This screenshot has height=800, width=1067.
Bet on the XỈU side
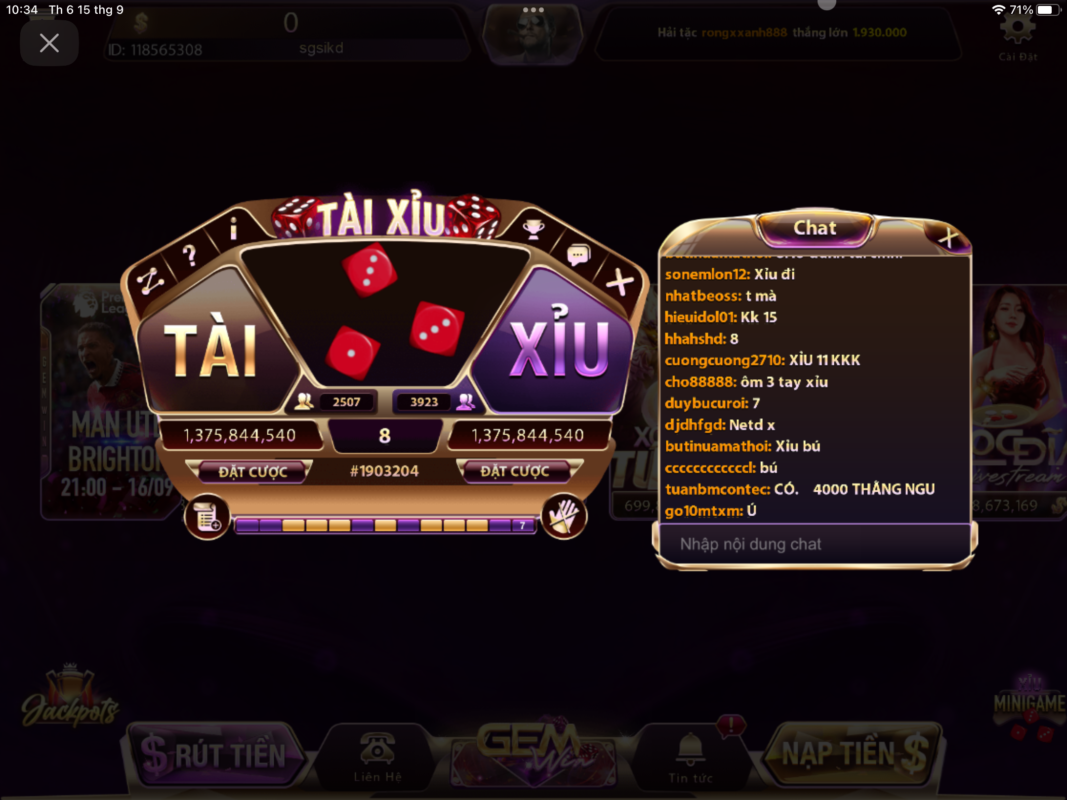point(560,350)
